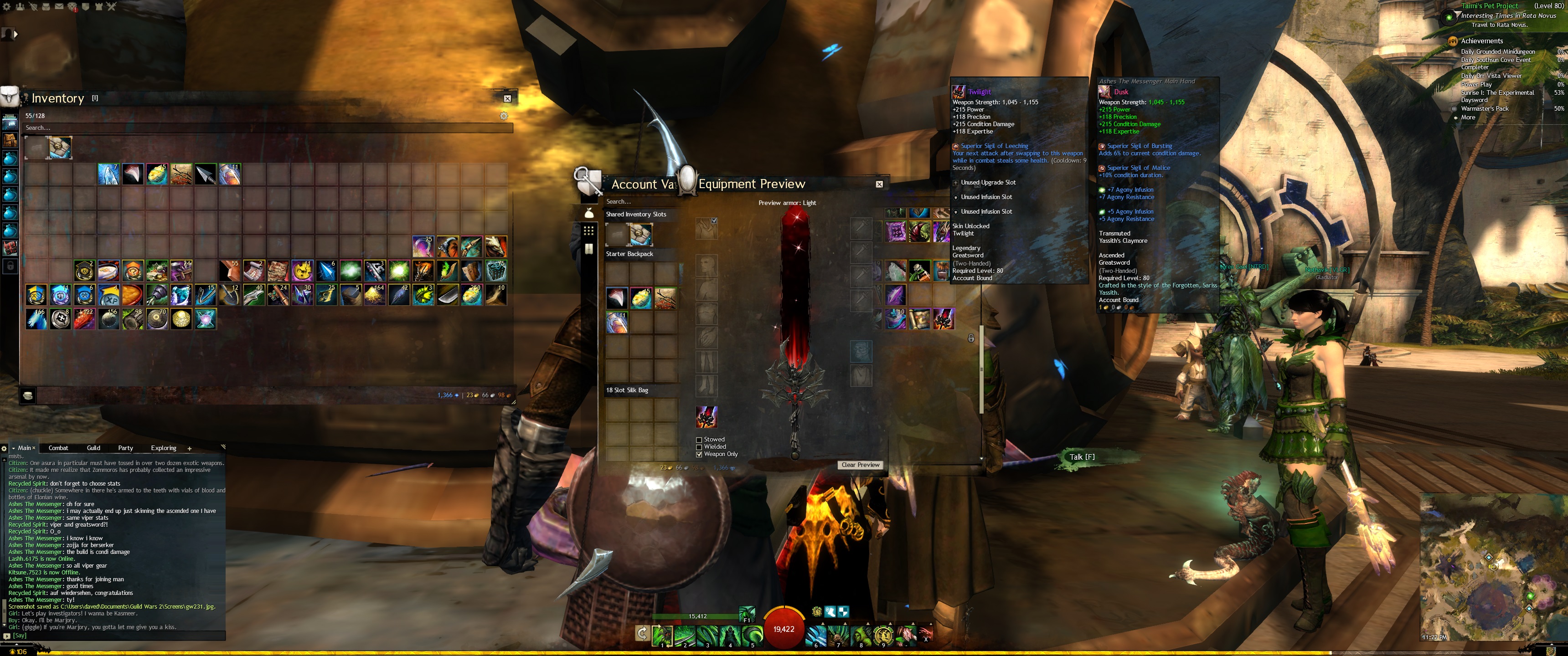Switch to the Combat chat tab
Viewport: 1568px width, 656px height.
click(x=58, y=448)
